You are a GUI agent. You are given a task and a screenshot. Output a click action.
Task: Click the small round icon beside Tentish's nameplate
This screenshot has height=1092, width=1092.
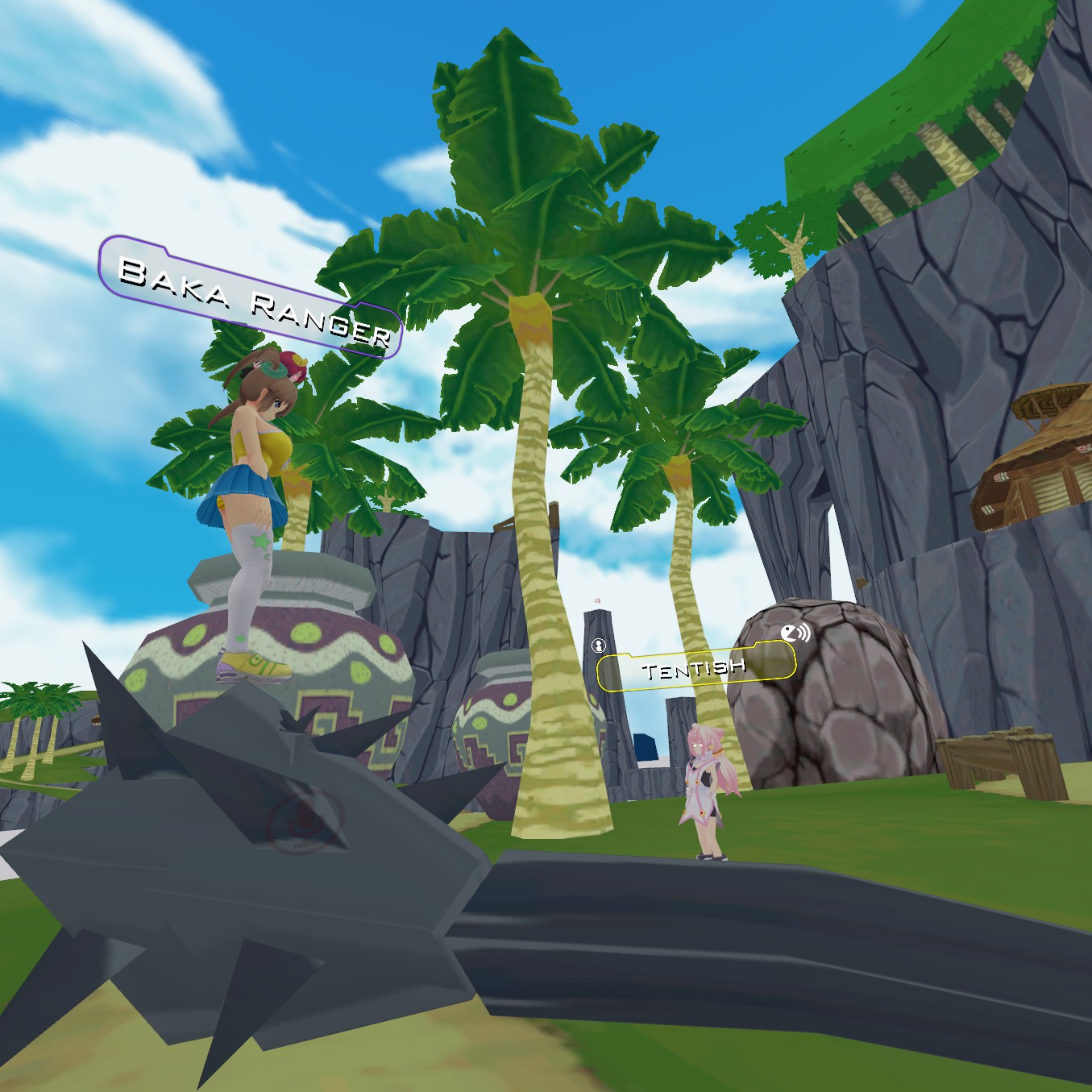point(598,645)
